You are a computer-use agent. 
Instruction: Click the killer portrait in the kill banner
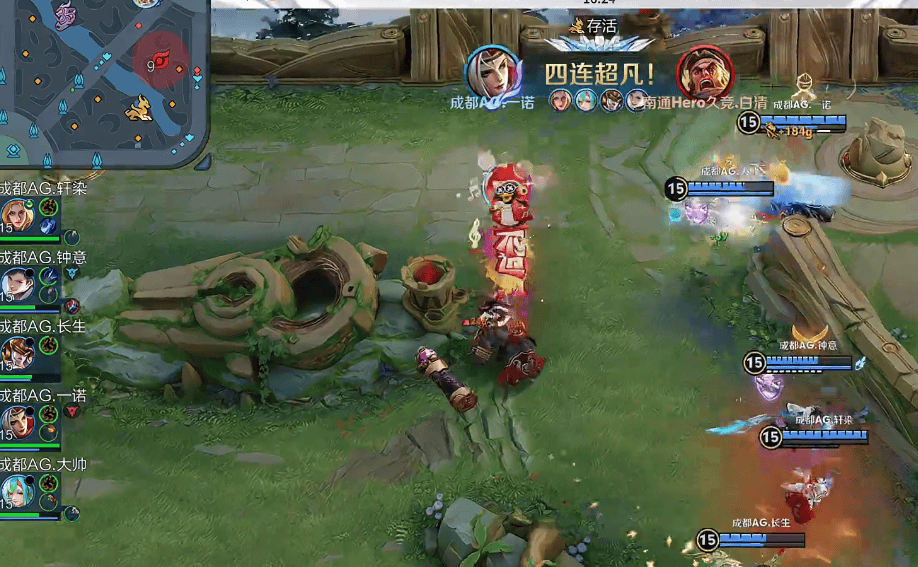click(492, 71)
